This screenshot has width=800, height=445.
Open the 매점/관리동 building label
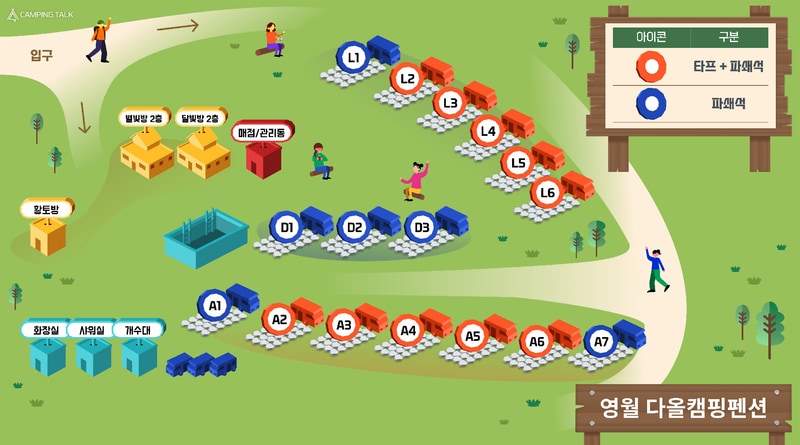(x=263, y=133)
